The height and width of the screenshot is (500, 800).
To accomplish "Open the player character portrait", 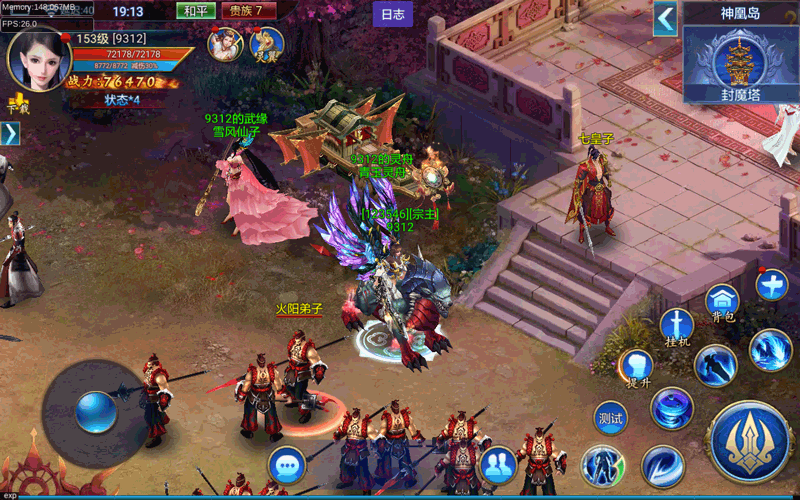I will pyautogui.click(x=38, y=59).
